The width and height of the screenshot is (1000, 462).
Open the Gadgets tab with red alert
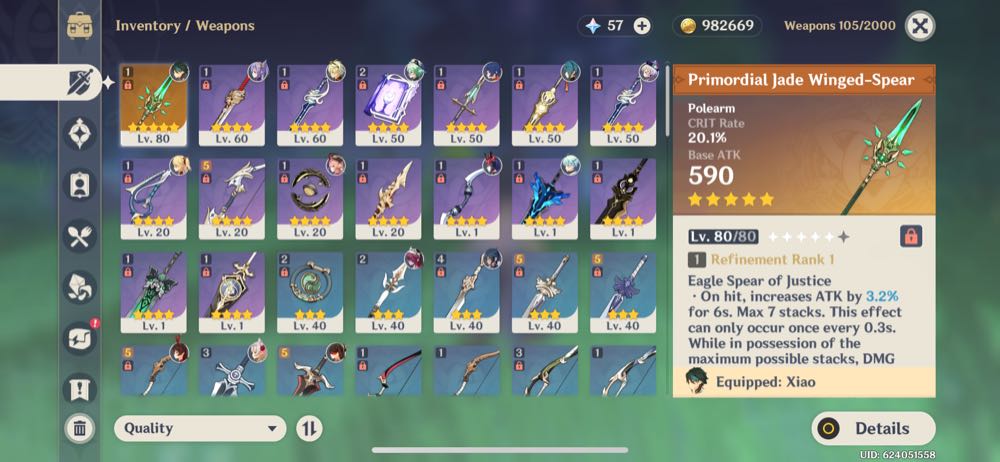(80, 338)
